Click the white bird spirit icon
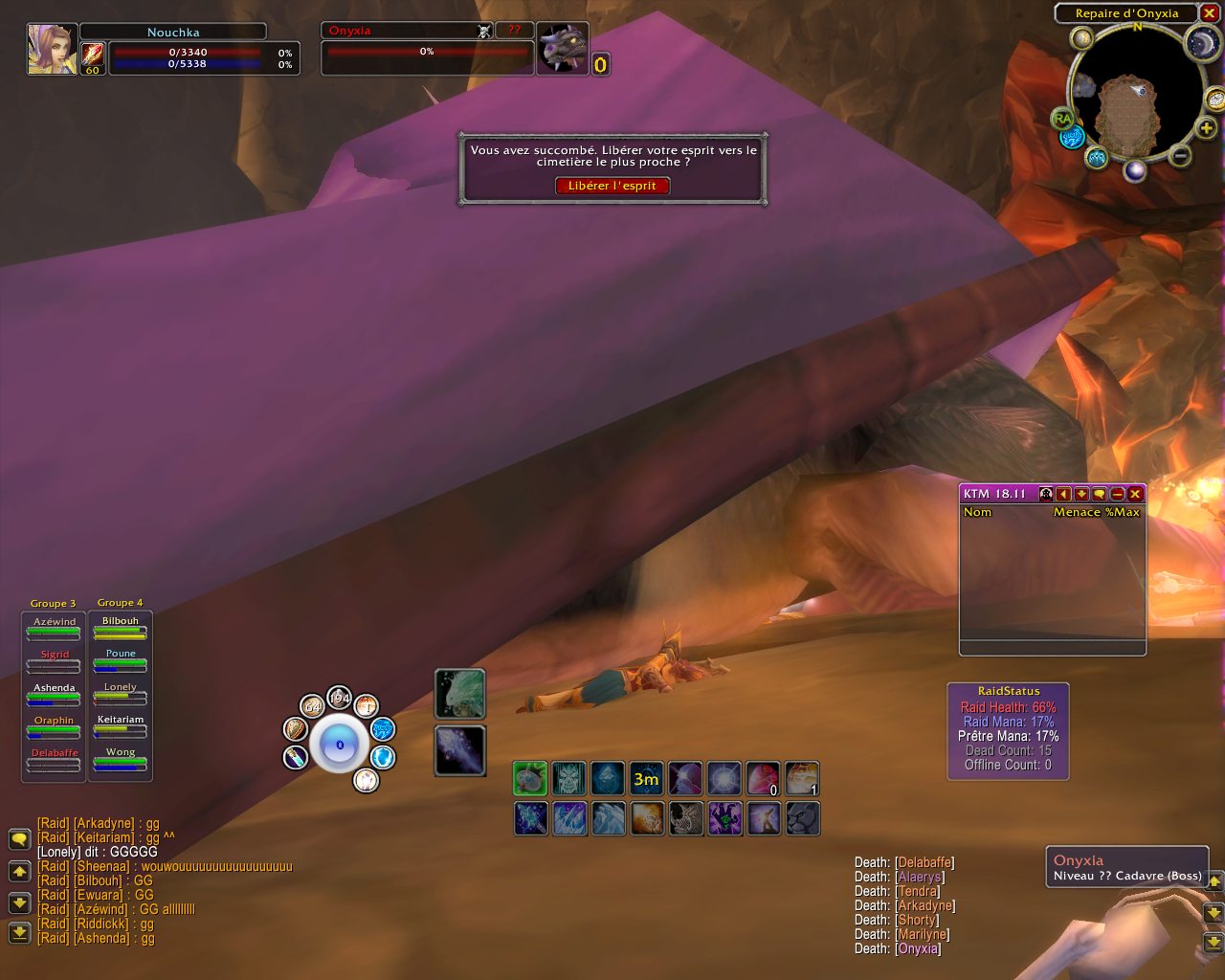 pyautogui.click(x=460, y=693)
